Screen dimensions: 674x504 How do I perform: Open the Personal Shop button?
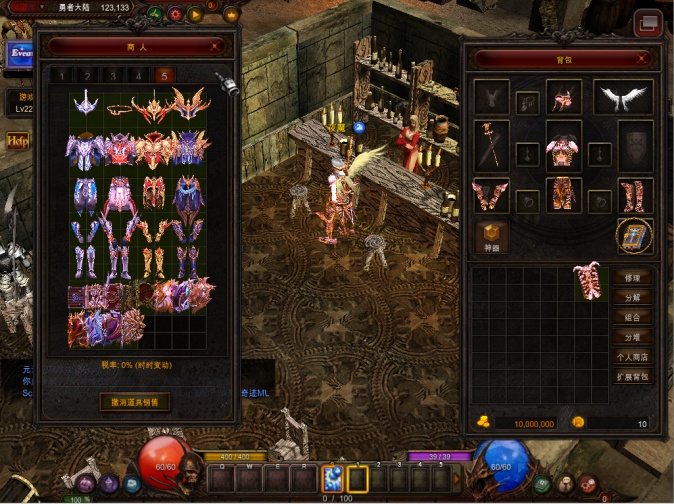click(x=632, y=357)
